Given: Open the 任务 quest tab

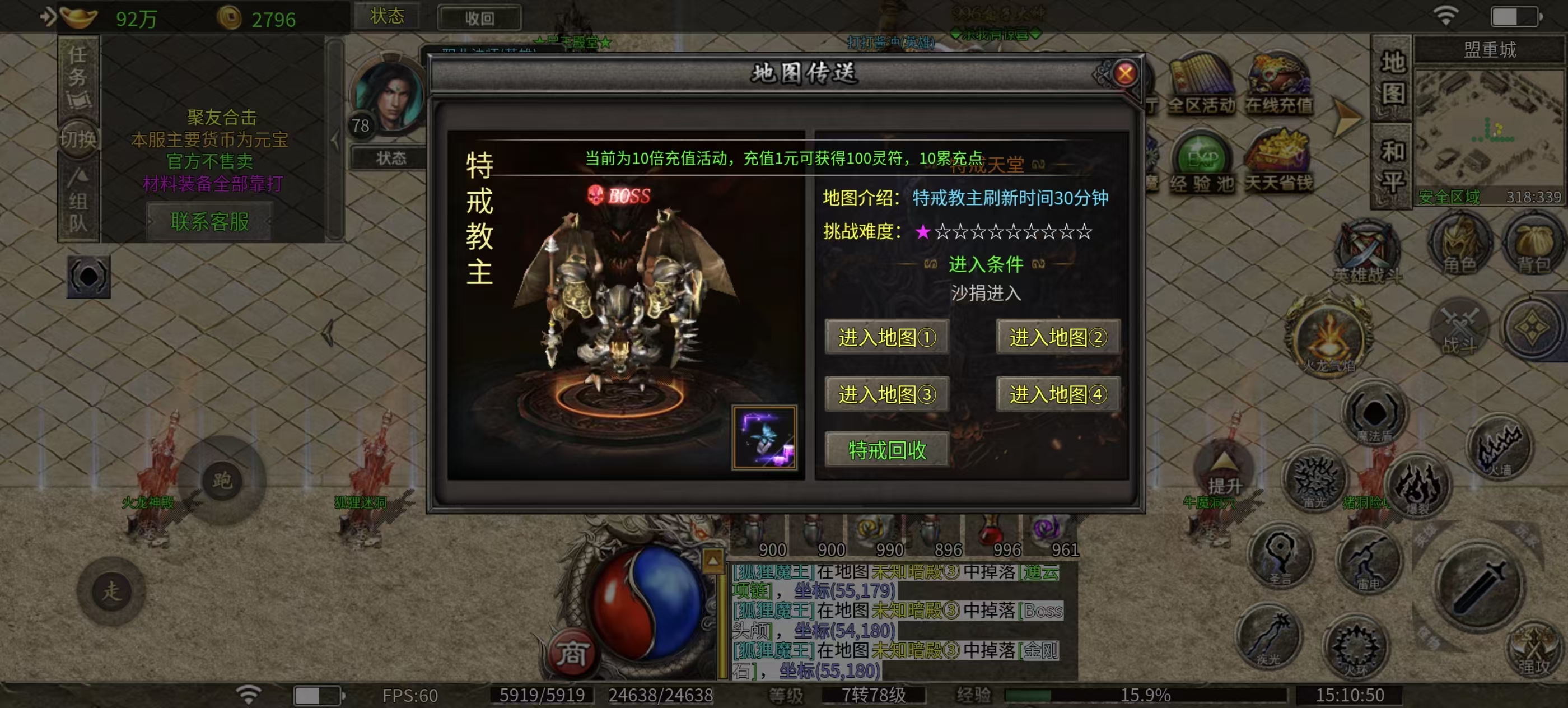Looking at the screenshot, I should pos(78,77).
